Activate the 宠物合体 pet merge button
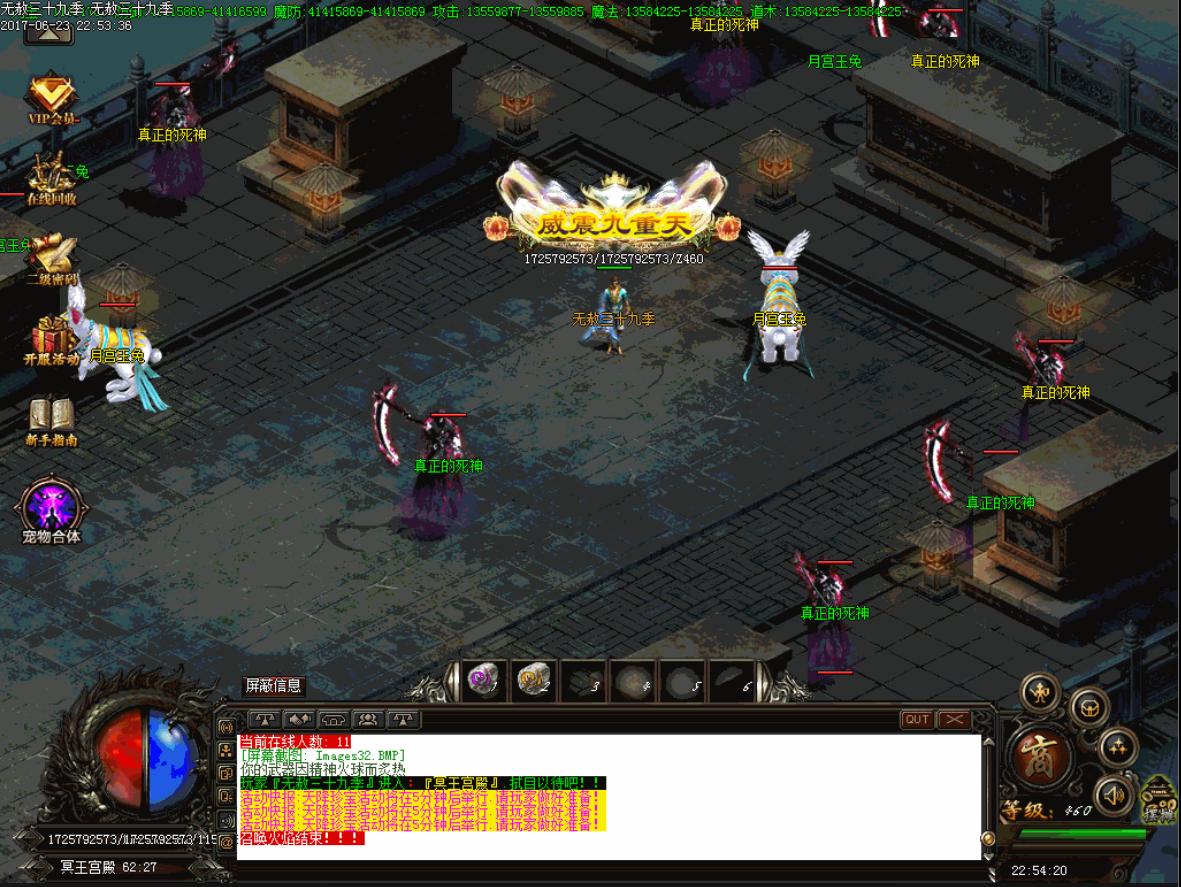This screenshot has width=1181, height=887. [x=52, y=509]
